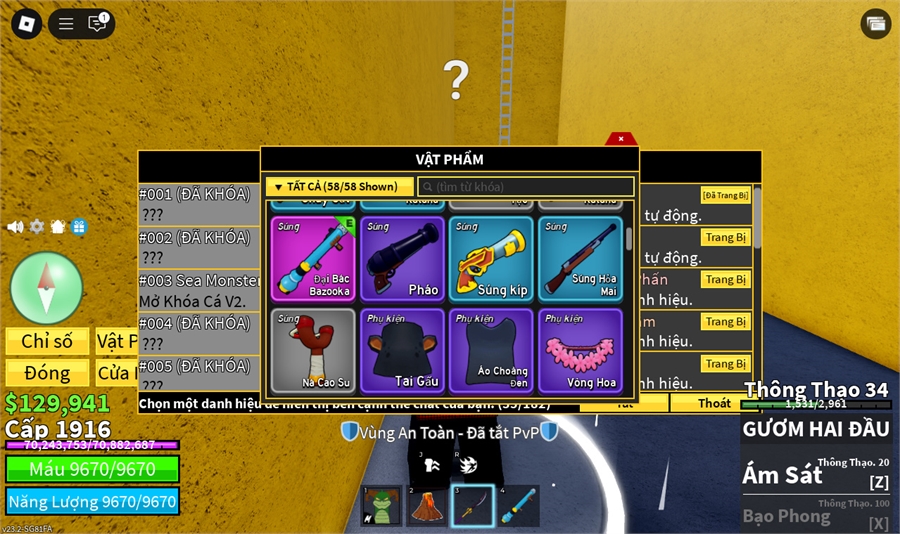Select the Đại Bác Bazooka item
This screenshot has height=534, width=900.
tap(313, 259)
